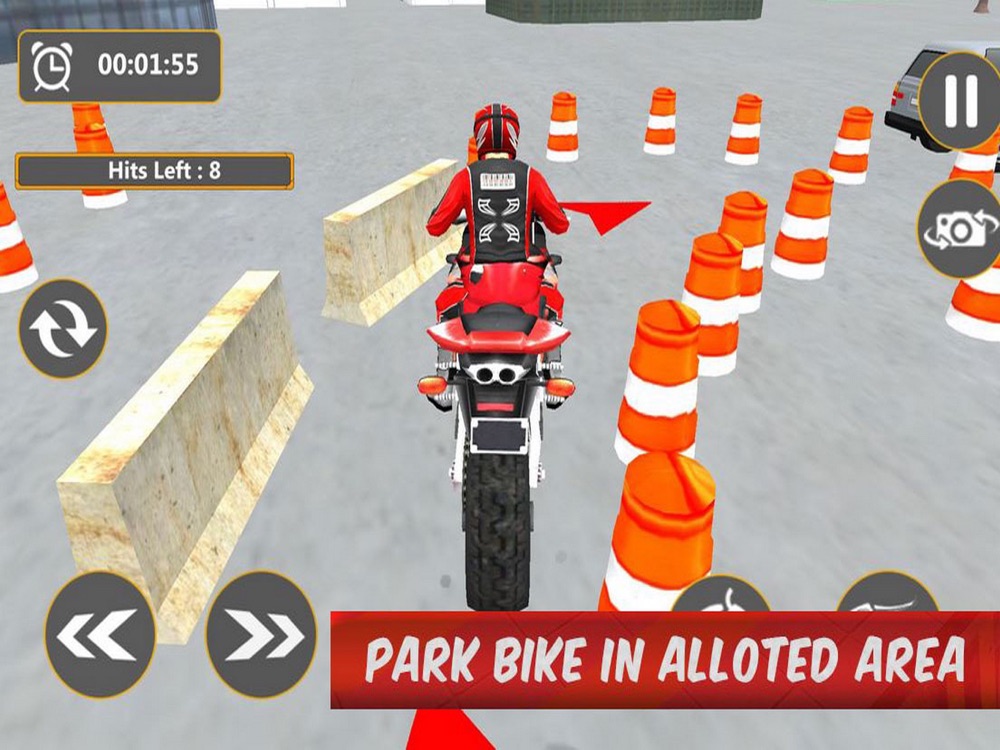Pause the game
The height and width of the screenshot is (750, 1000).
click(x=960, y=99)
